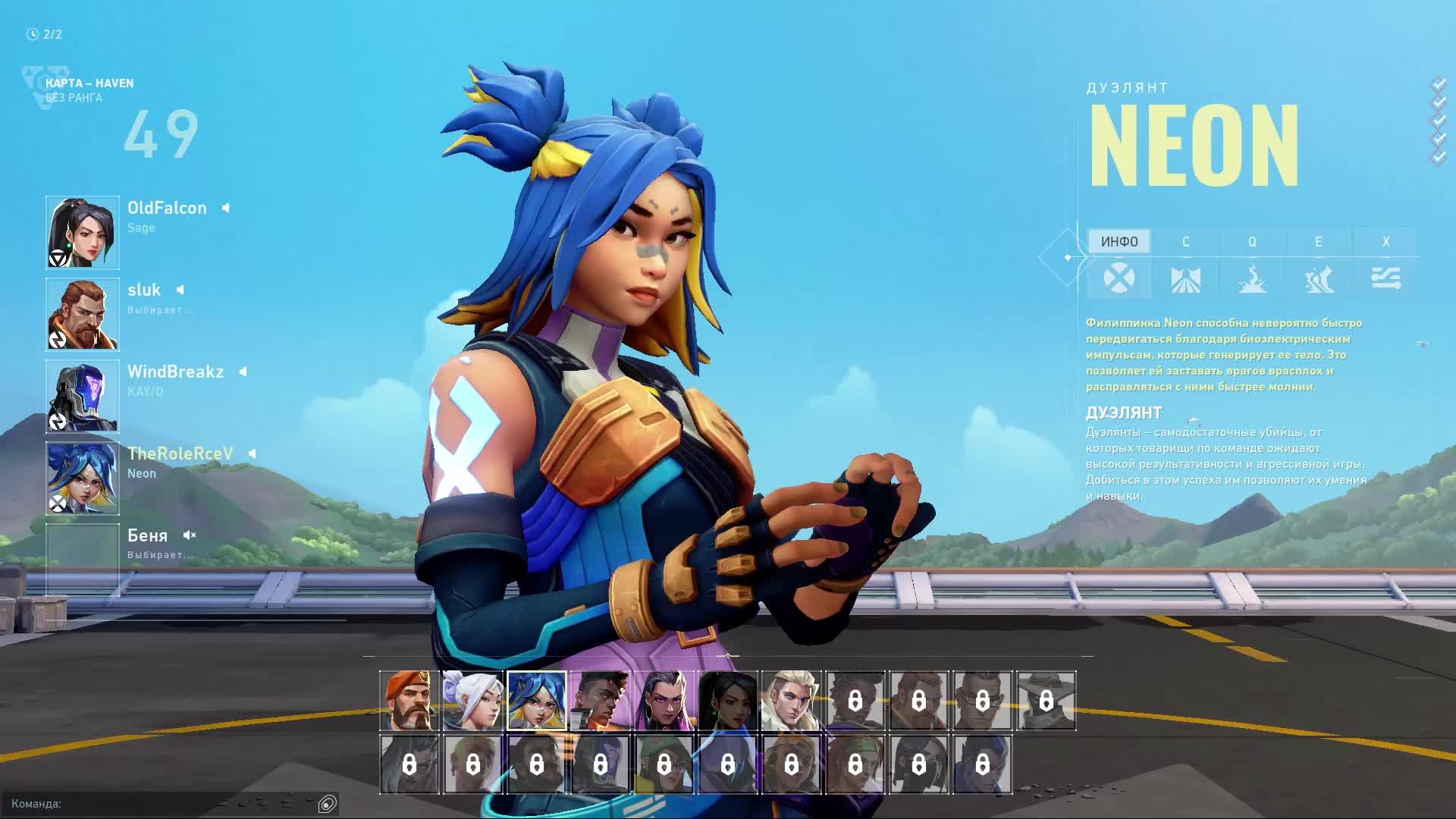Open the Q ability tab

coord(1252,242)
